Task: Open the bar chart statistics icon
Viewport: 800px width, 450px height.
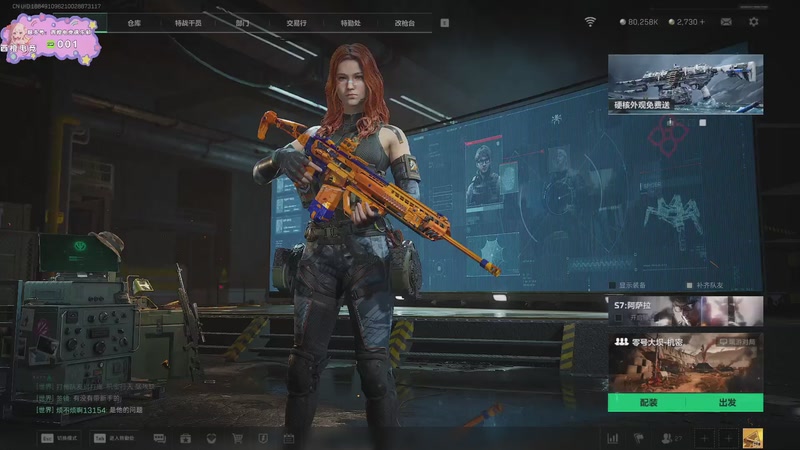Action: (613, 438)
